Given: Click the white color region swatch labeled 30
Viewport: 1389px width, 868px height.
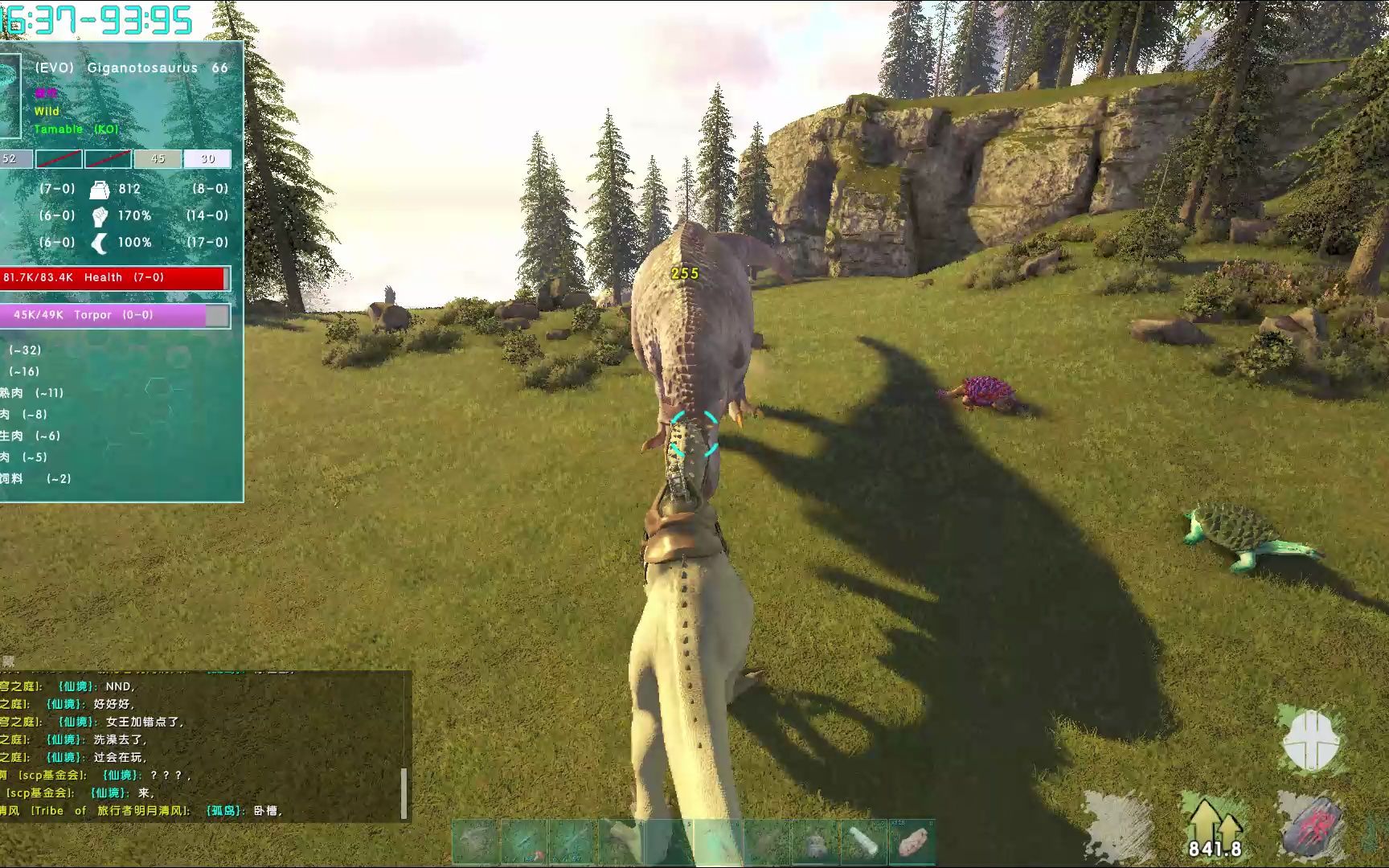Looking at the screenshot, I should 207,159.
